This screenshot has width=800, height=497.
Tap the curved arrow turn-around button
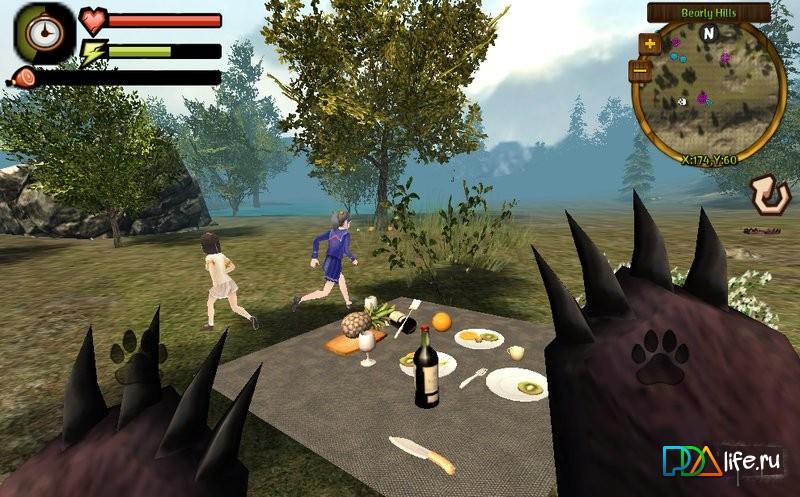[768, 195]
